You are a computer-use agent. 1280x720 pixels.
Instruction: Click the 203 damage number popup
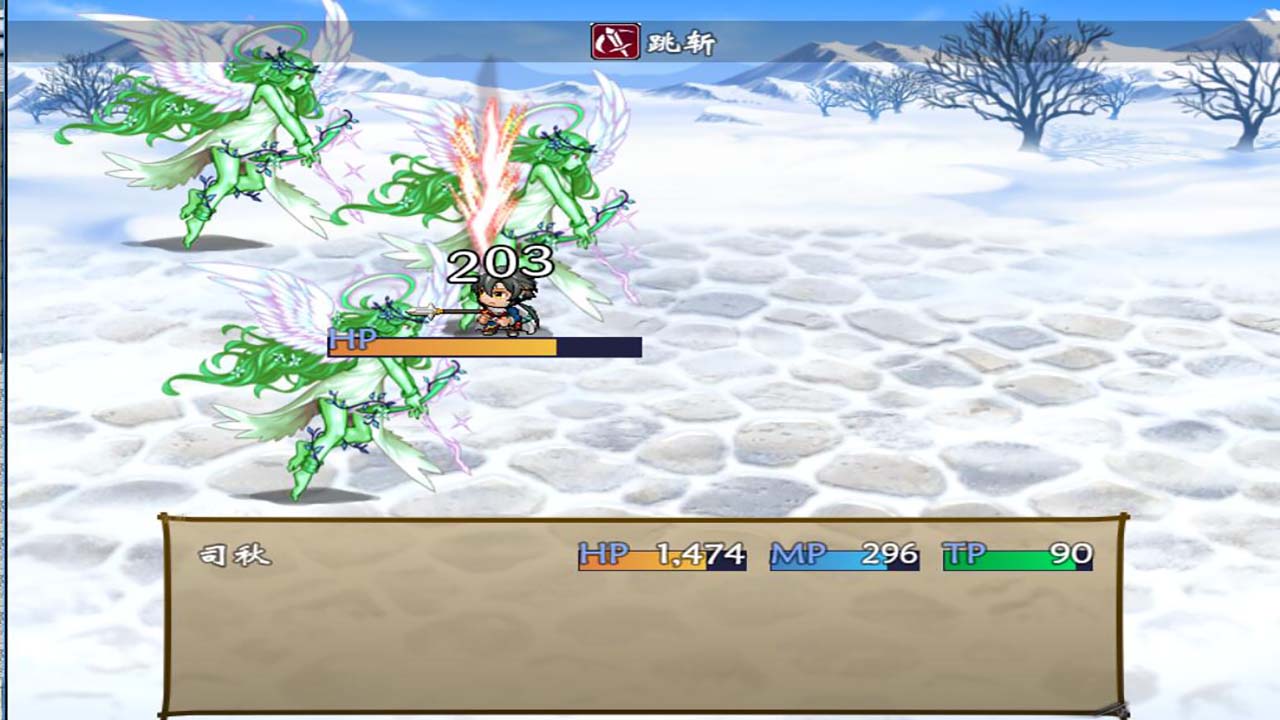pyautogui.click(x=498, y=265)
